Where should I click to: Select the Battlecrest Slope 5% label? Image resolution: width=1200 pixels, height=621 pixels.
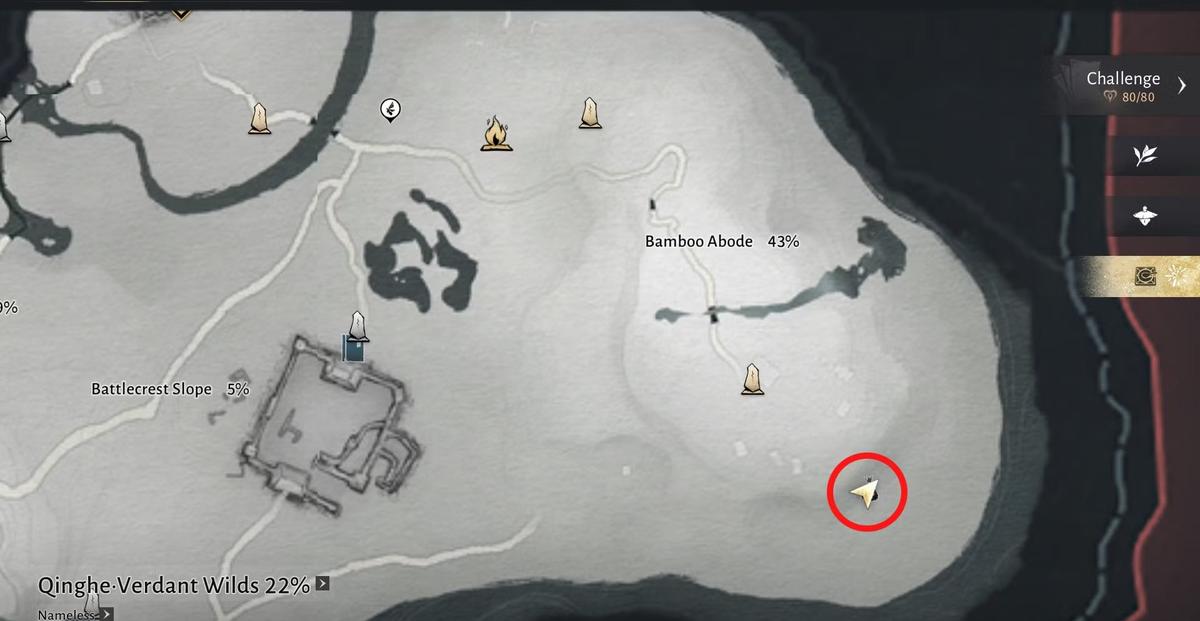pos(170,388)
